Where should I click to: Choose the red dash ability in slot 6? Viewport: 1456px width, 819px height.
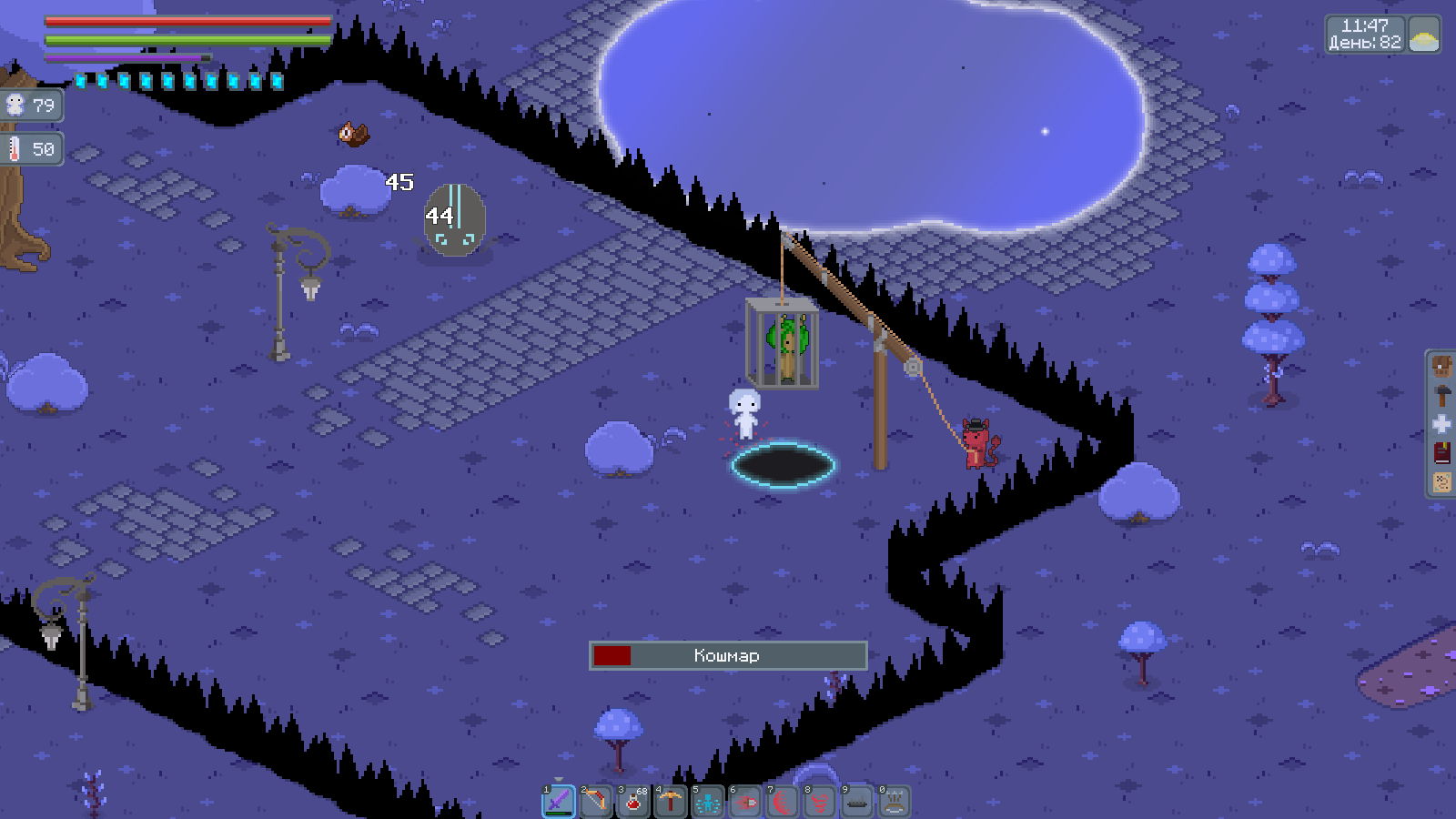pos(745,802)
